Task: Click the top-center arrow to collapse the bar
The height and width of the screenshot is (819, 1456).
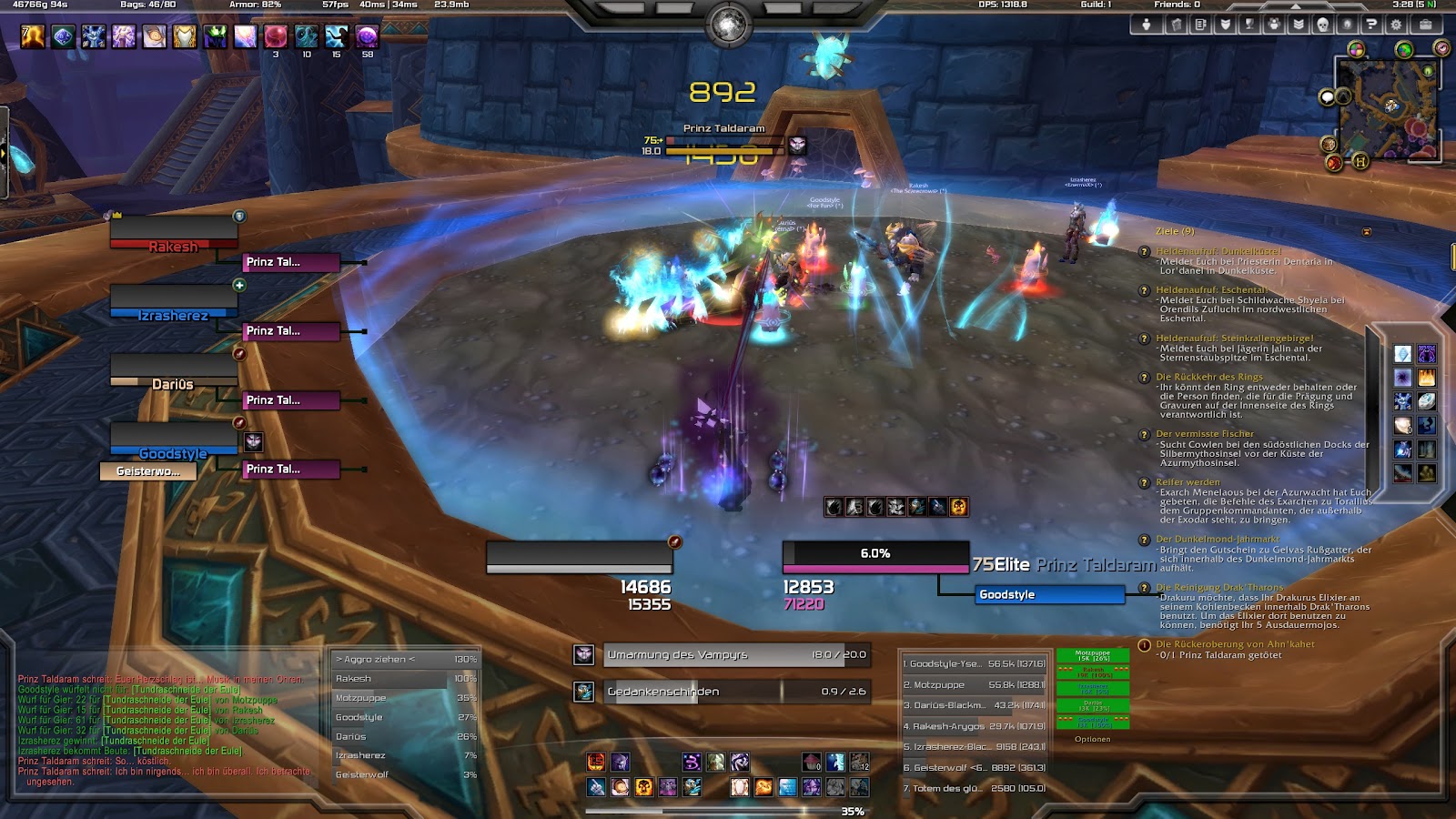Action: coord(1295,7)
